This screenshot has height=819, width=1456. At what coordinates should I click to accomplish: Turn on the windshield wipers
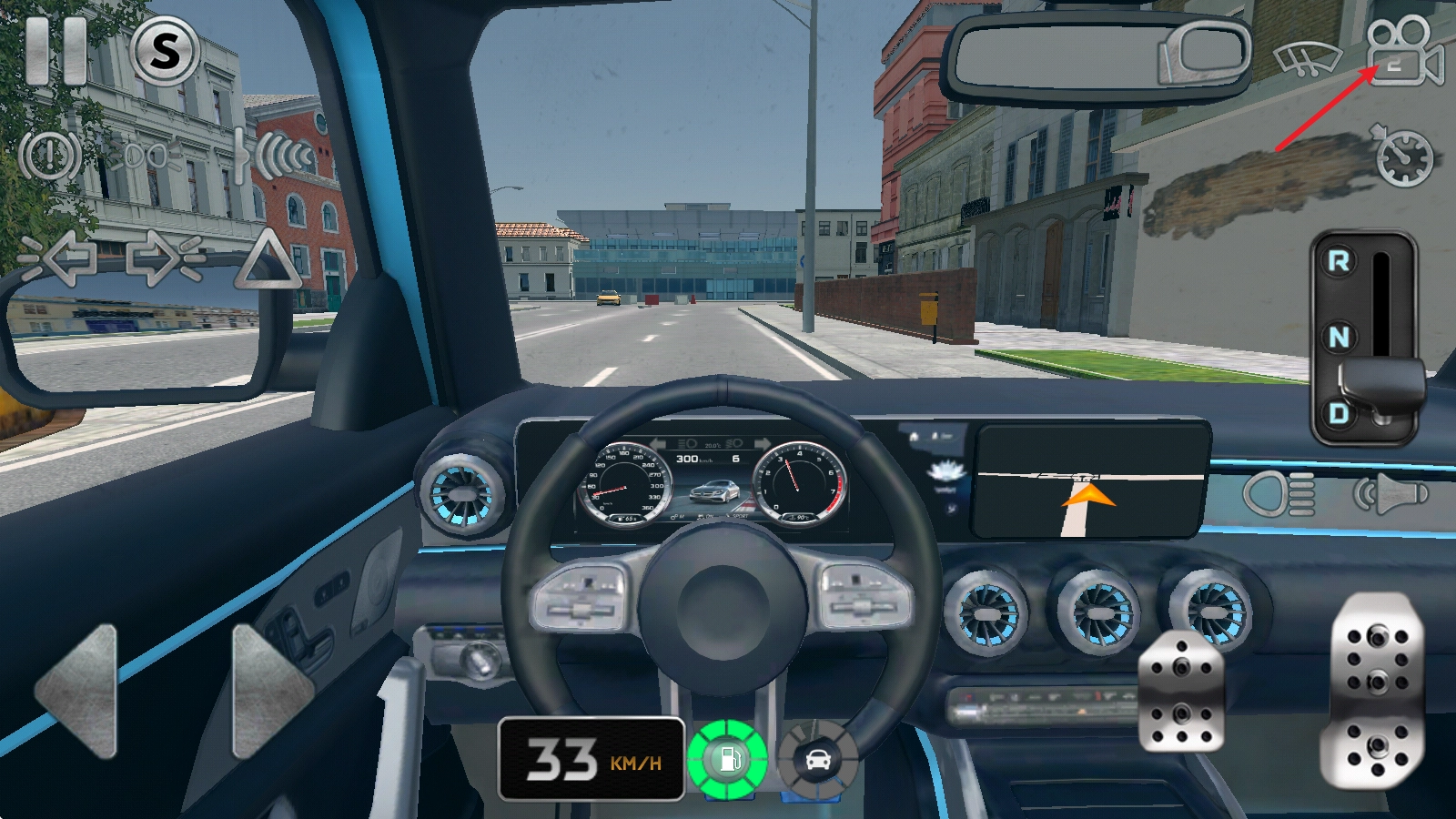pos(1306,59)
